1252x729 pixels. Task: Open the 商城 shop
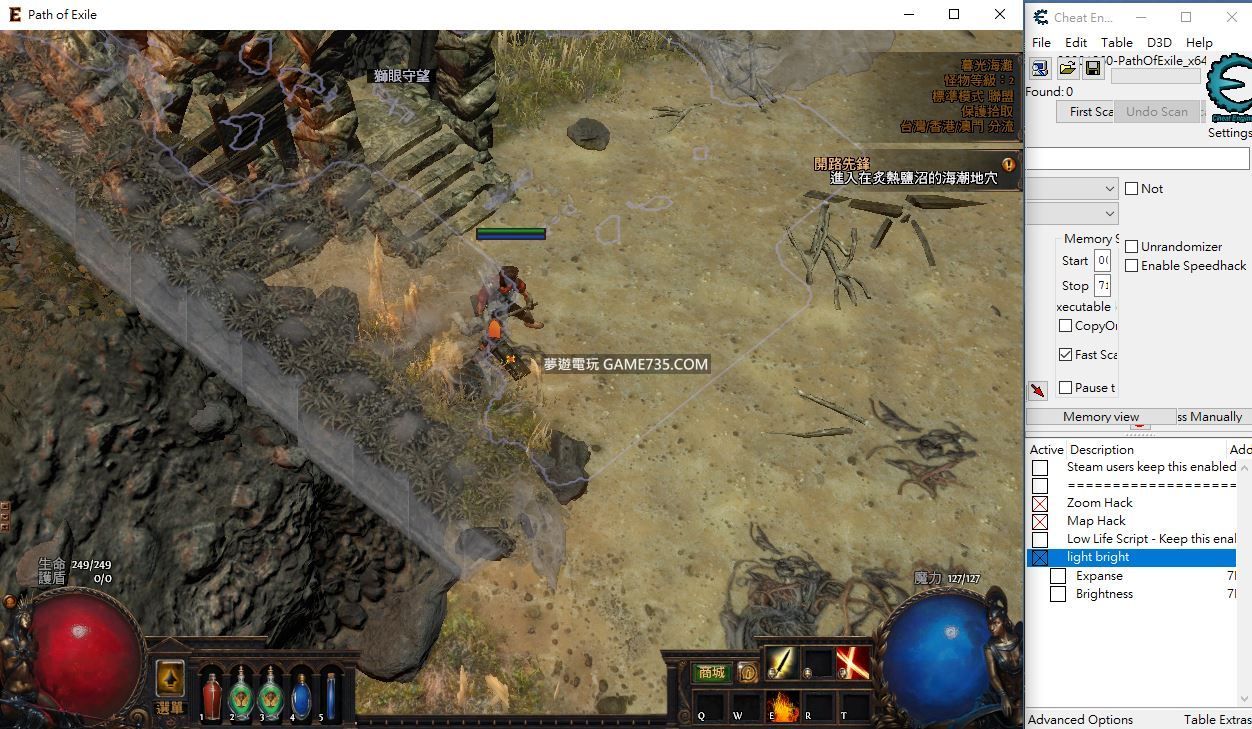point(711,673)
